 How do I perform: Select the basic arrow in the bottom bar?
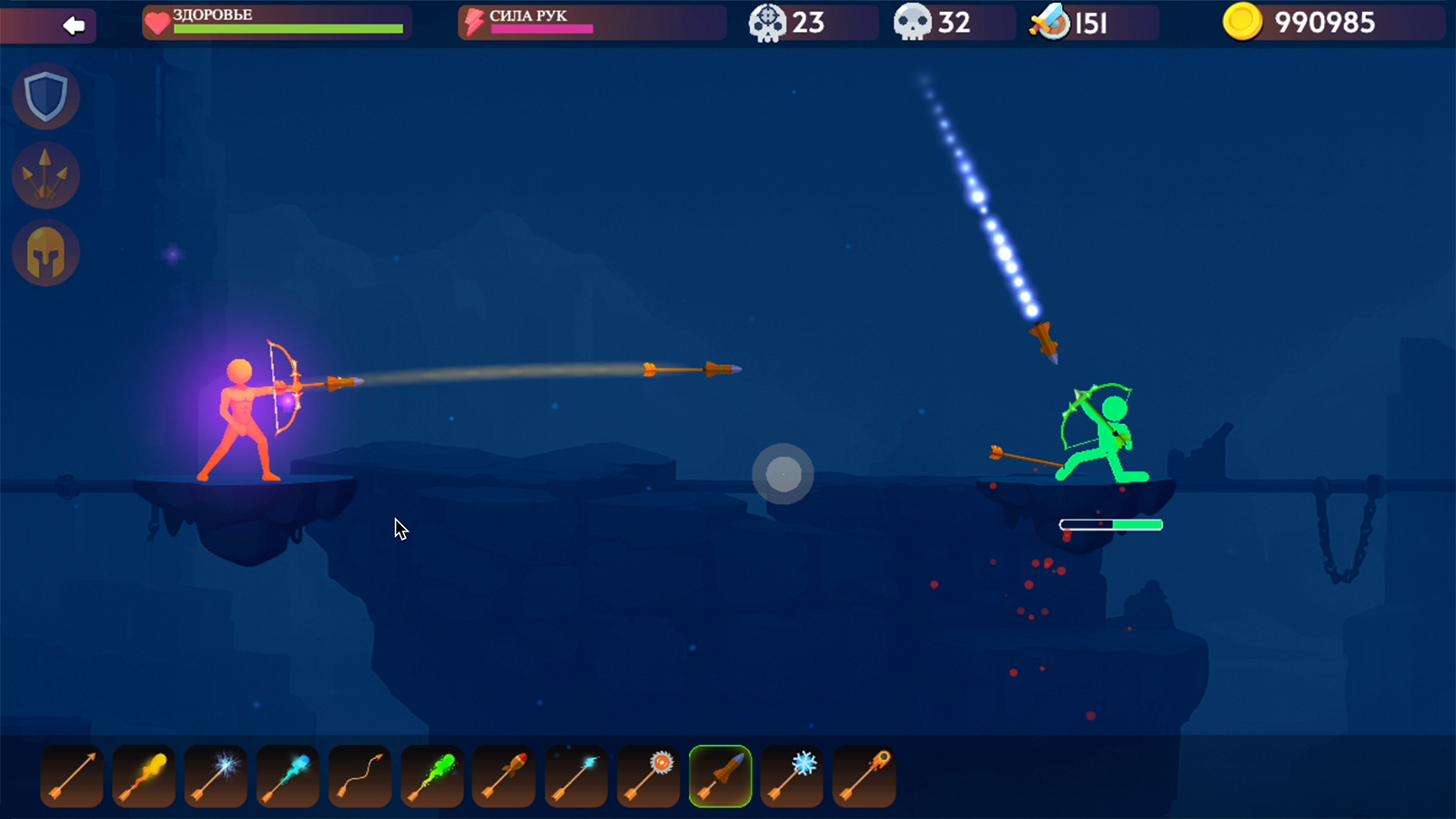click(x=71, y=775)
